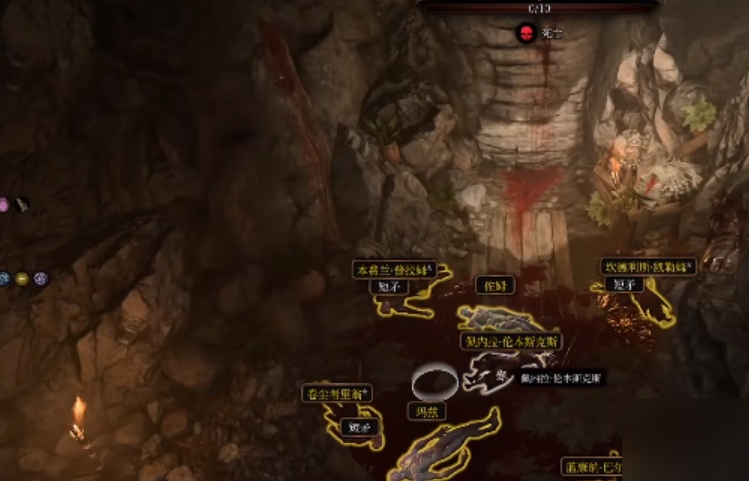749x481 pixels.
Task: Click the gold orb status icon
Action: (x=22, y=279)
